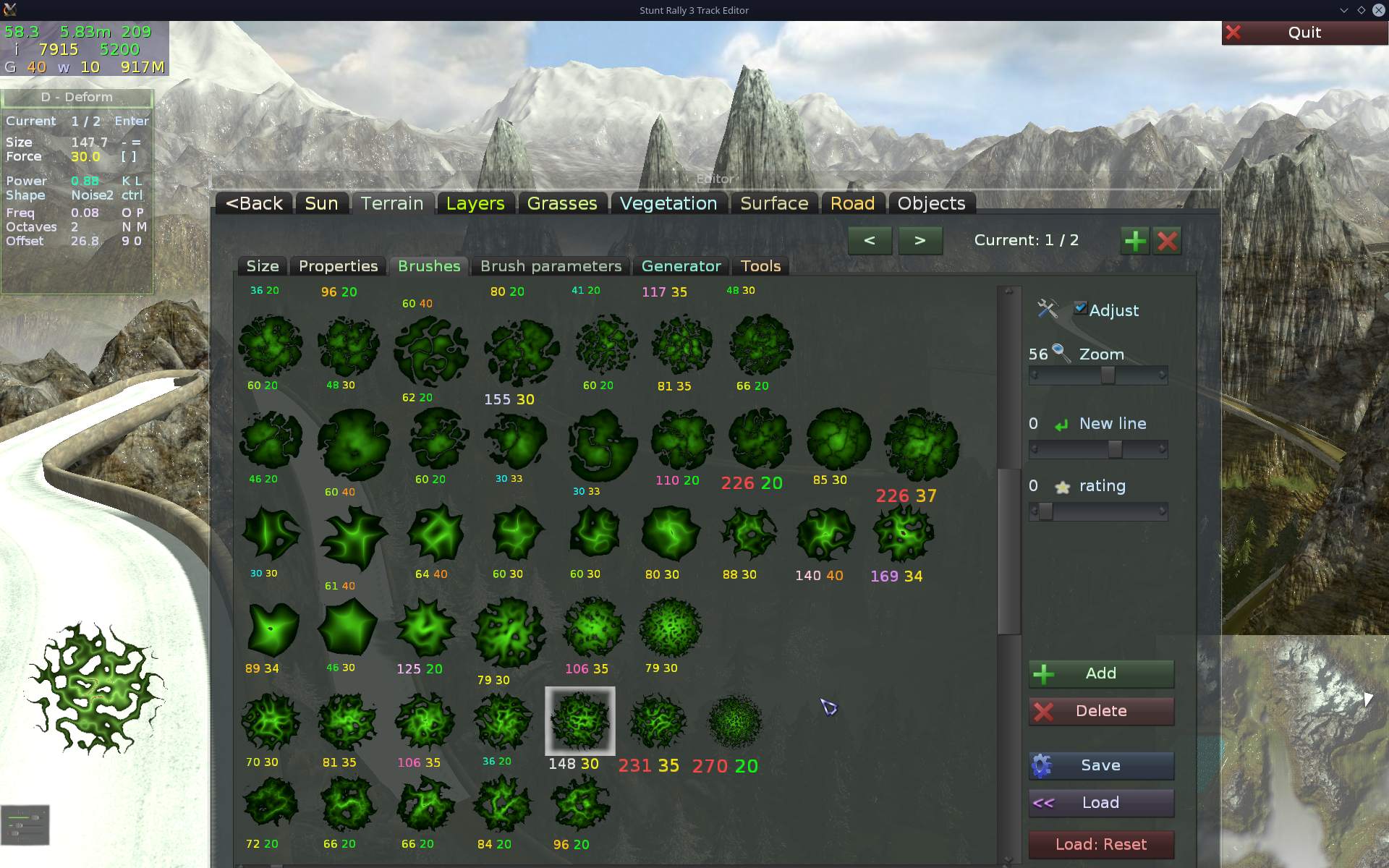Open the Generator sub-tab
The height and width of the screenshot is (868, 1389).
click(681, 266)
